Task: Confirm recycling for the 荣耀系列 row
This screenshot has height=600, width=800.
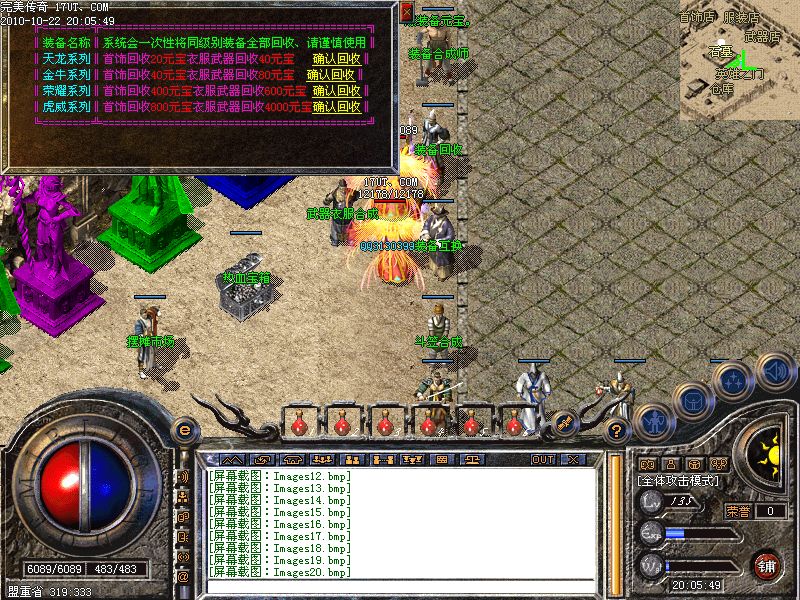Action: (336, 91)
